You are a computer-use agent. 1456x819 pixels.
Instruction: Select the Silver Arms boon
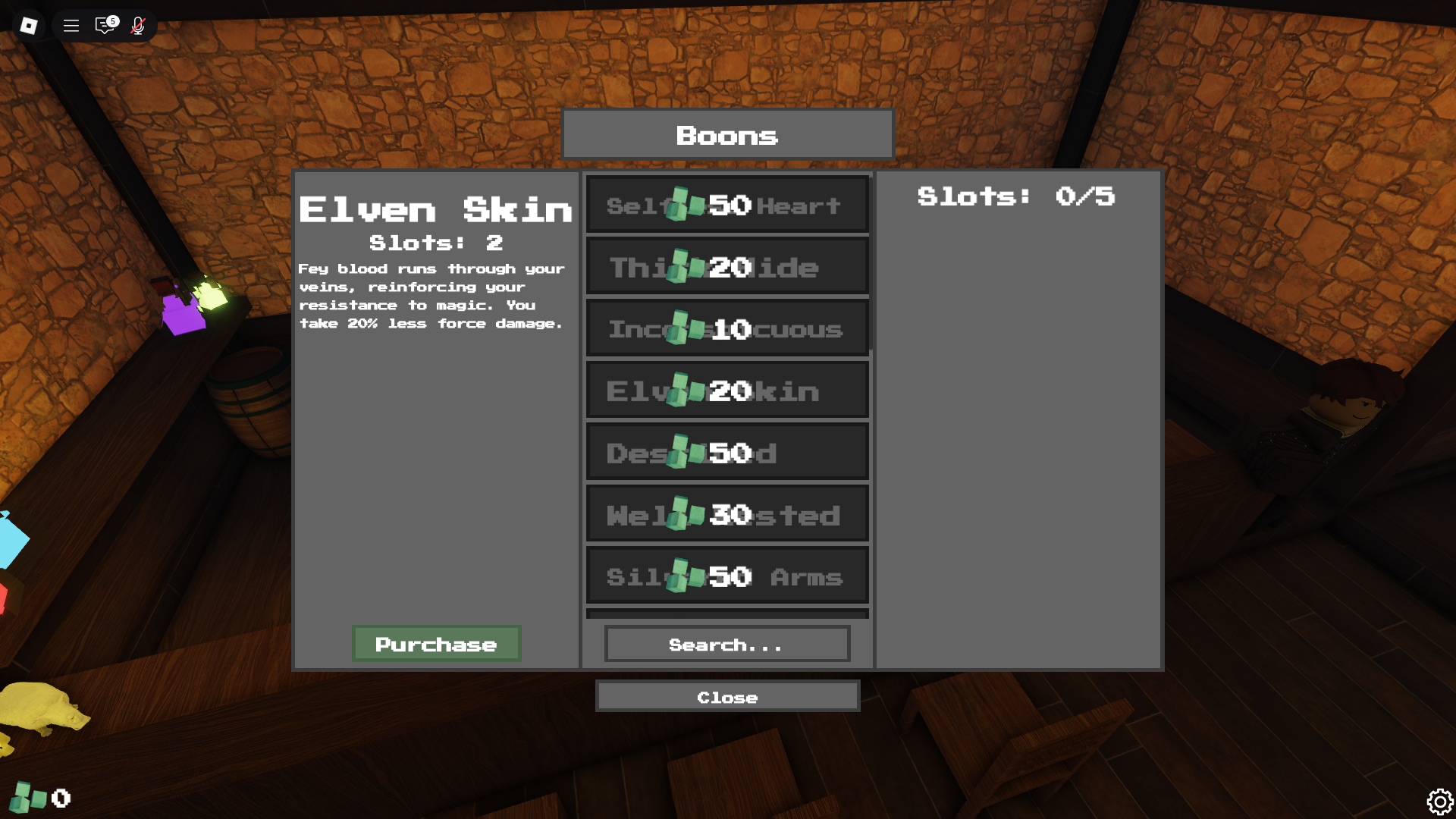click(x=726, y=575)
